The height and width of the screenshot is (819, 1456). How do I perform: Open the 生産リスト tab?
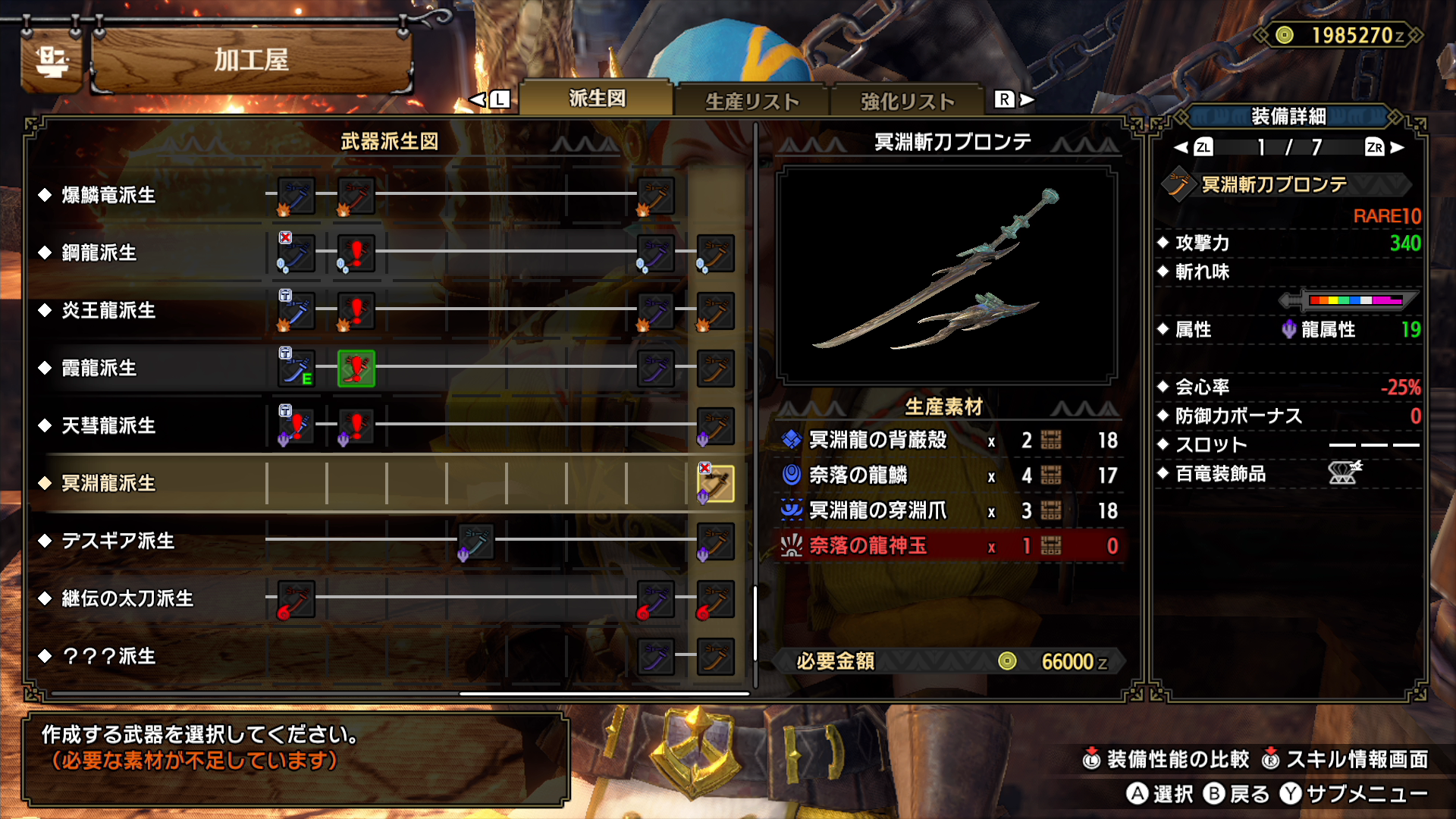coord(752,102)
